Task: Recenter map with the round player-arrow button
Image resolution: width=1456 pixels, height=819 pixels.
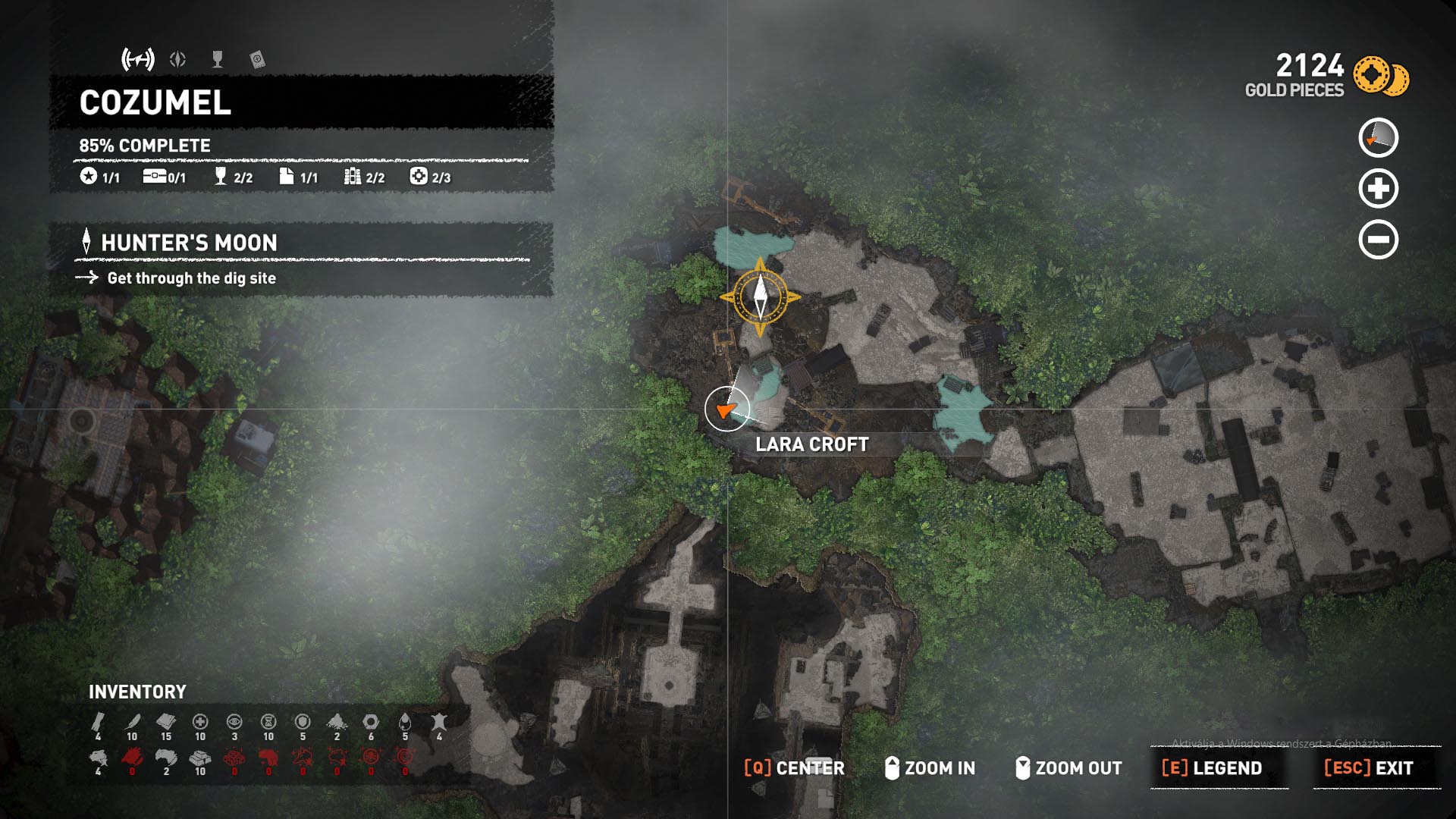Action: (1378, 138)
